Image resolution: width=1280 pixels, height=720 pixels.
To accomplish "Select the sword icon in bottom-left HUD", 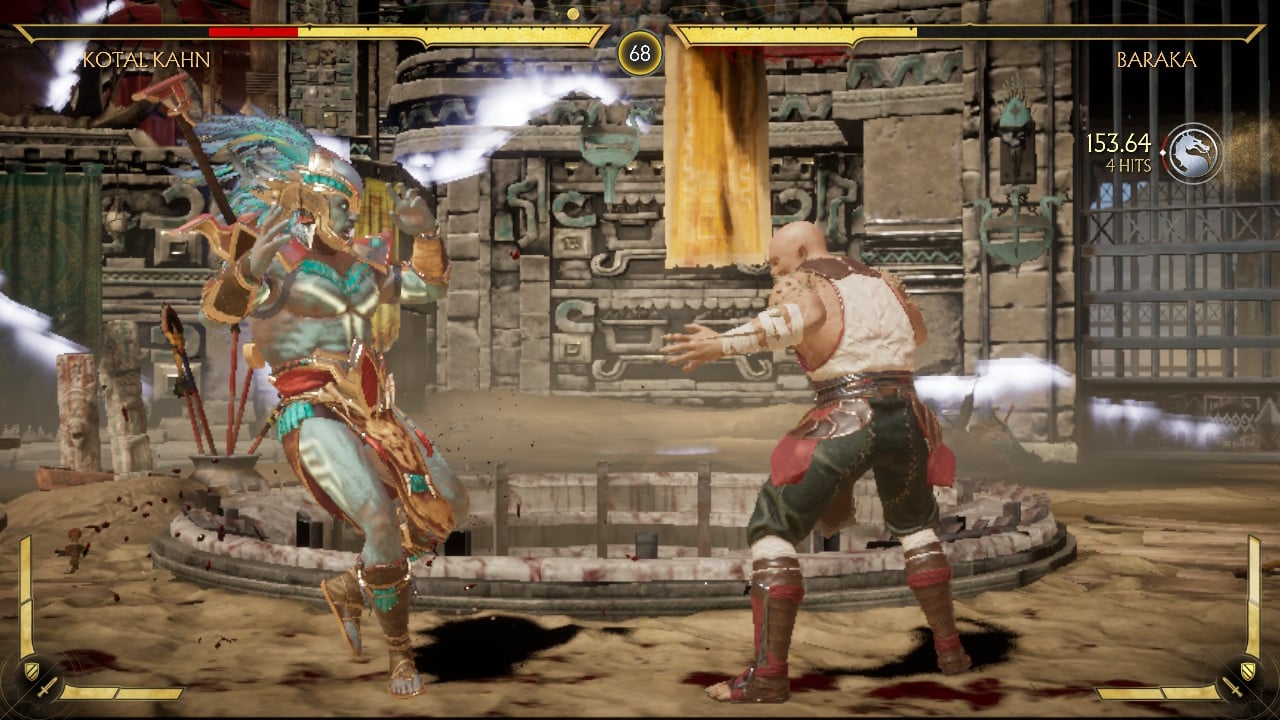I will click(x=45, y=690).
